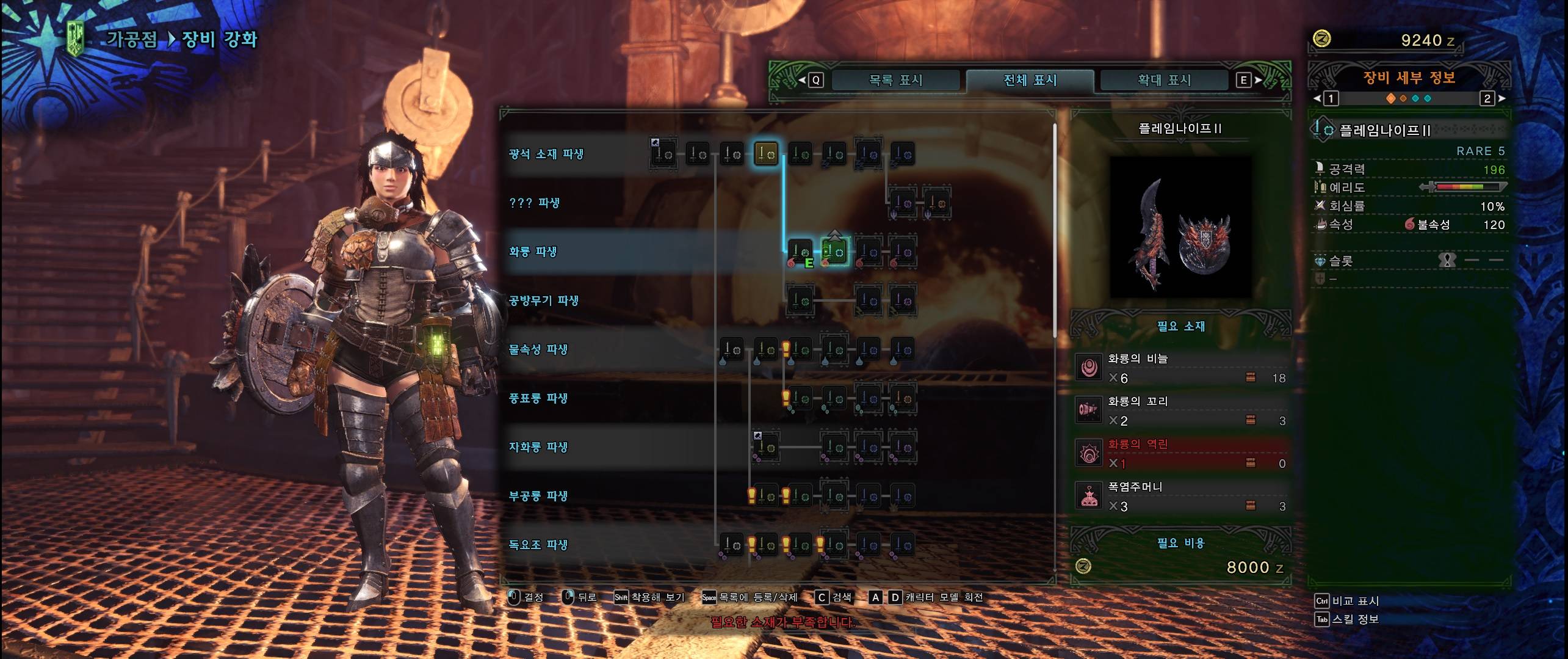The image size is (1568, 659).
Task: Select the 전체 표시 tab
Action: pyautogui.click(x=1030, y=80)
